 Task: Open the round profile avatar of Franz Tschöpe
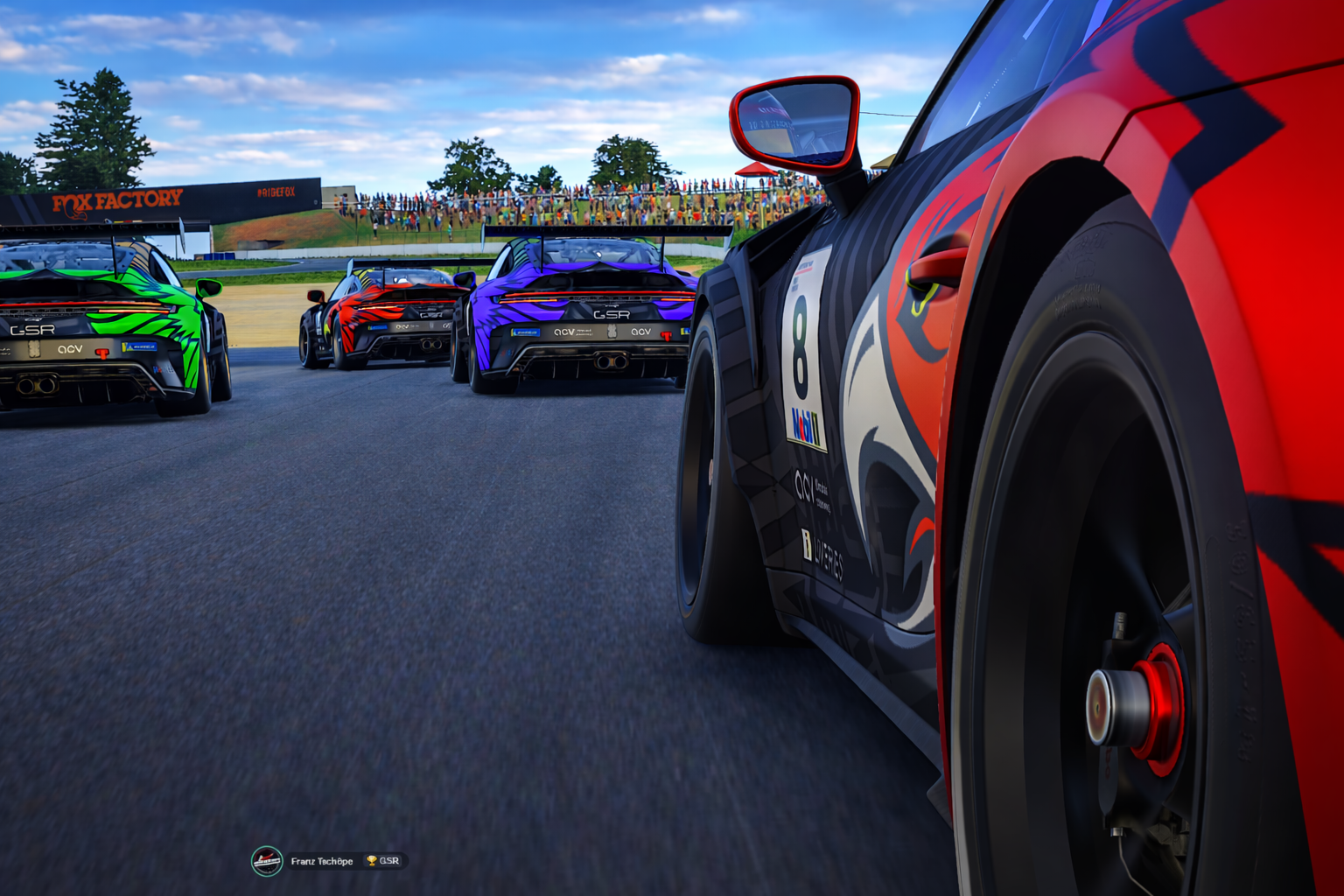click(267, 861)
